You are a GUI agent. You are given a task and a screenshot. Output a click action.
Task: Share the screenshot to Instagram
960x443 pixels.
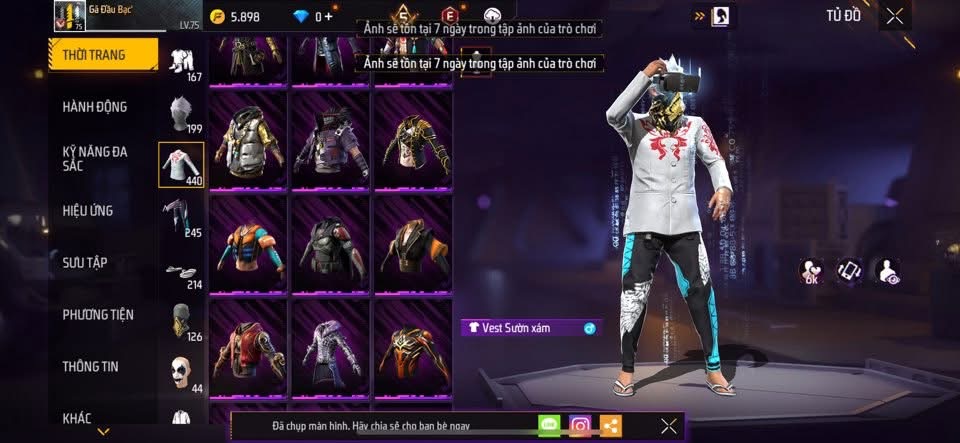click(580, 426)
